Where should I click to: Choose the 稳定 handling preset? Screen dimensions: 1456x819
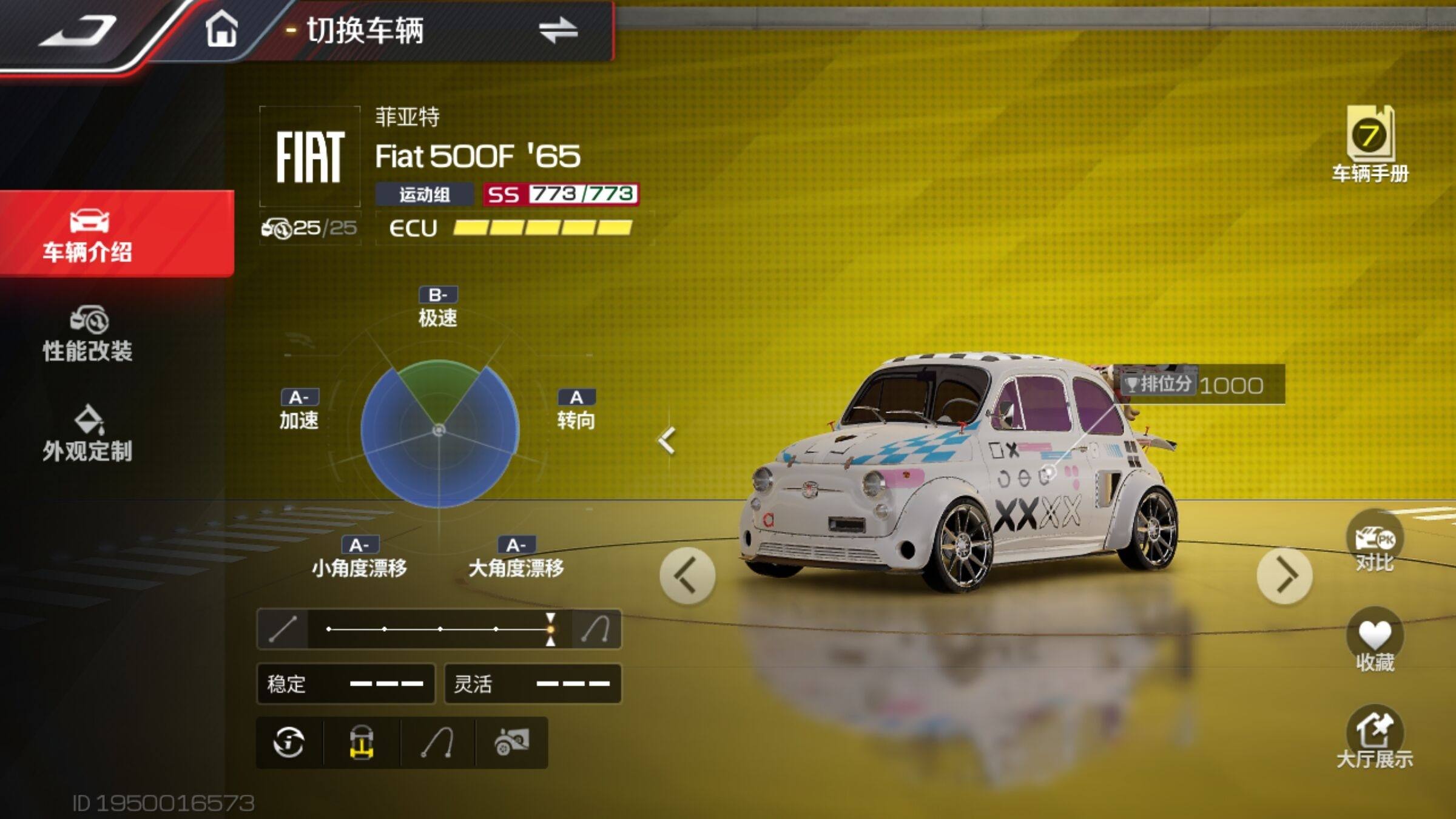pyautogui.click(x=345, y=684)
